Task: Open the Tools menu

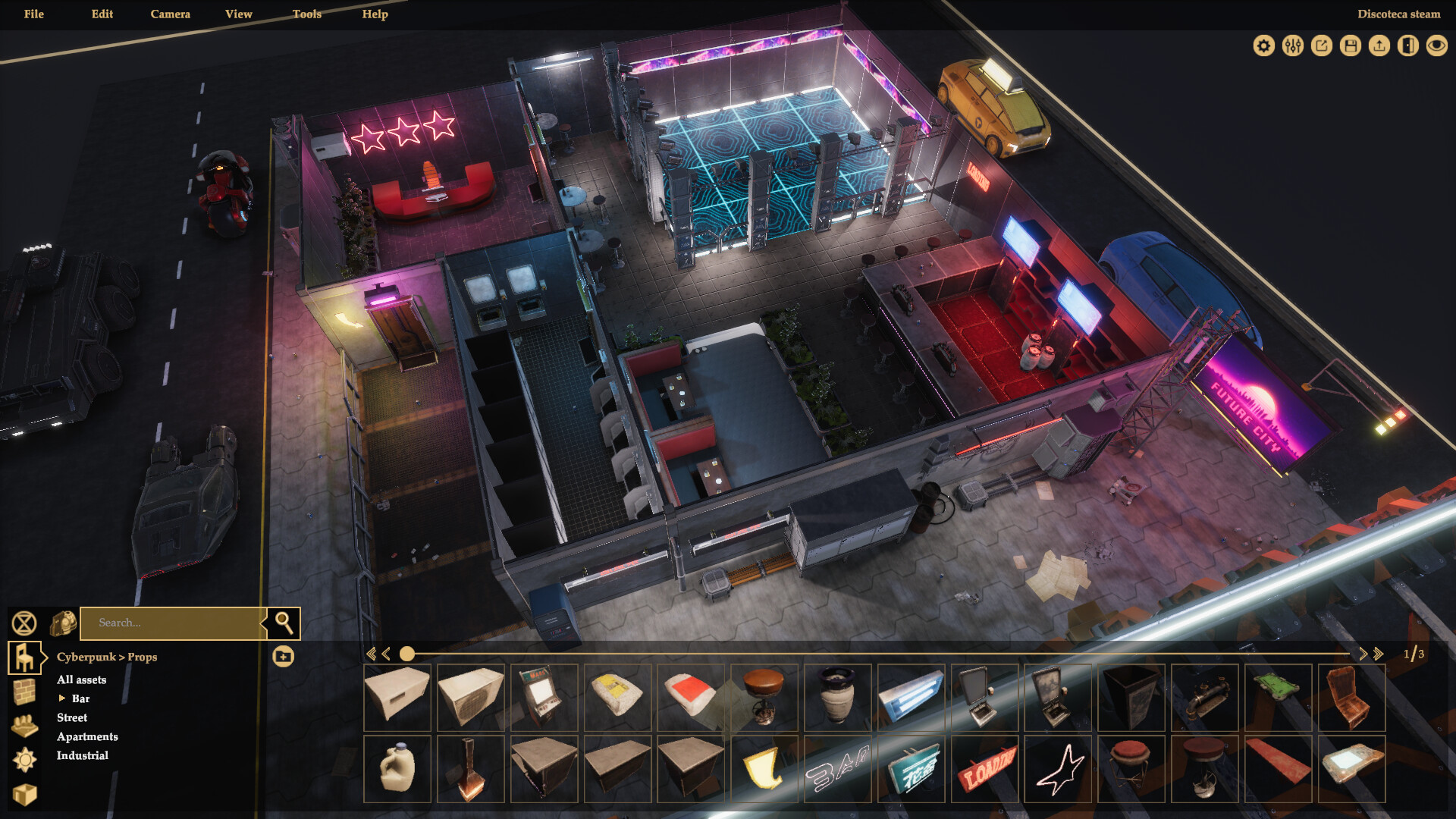Action: click(x=306, y=14)
